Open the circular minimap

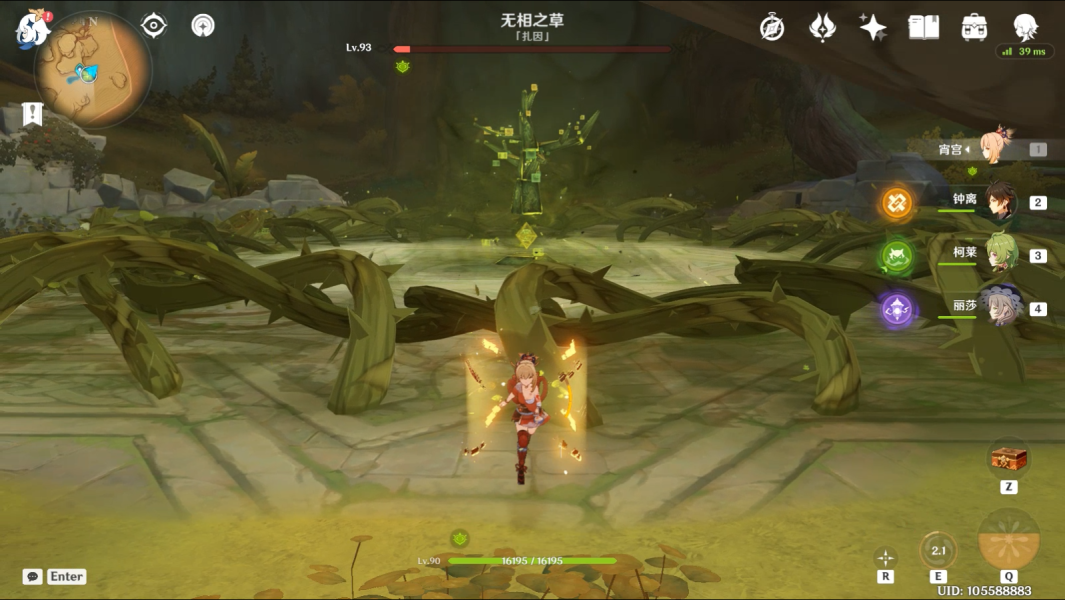[92, 69]
